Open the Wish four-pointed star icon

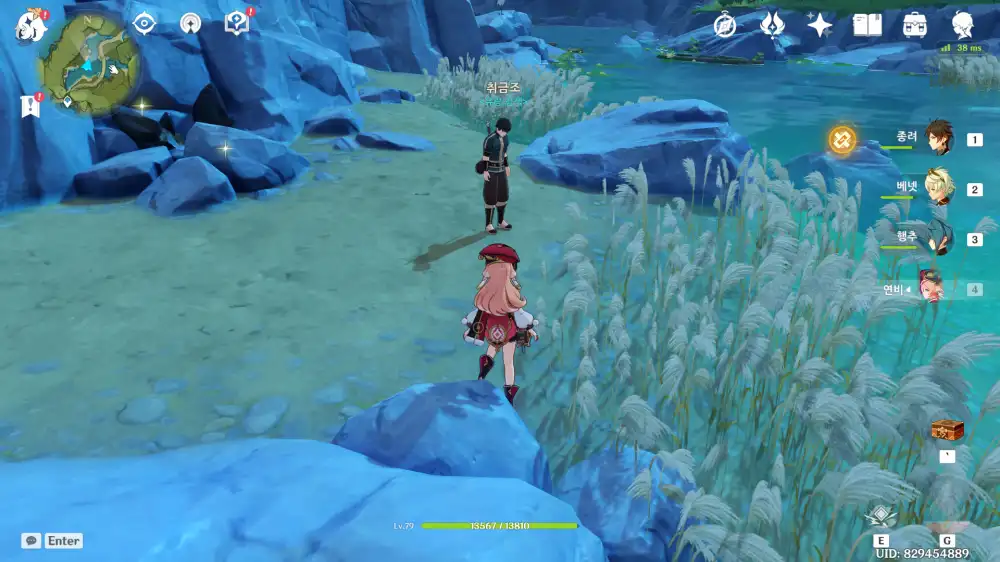tap(820, 25)
